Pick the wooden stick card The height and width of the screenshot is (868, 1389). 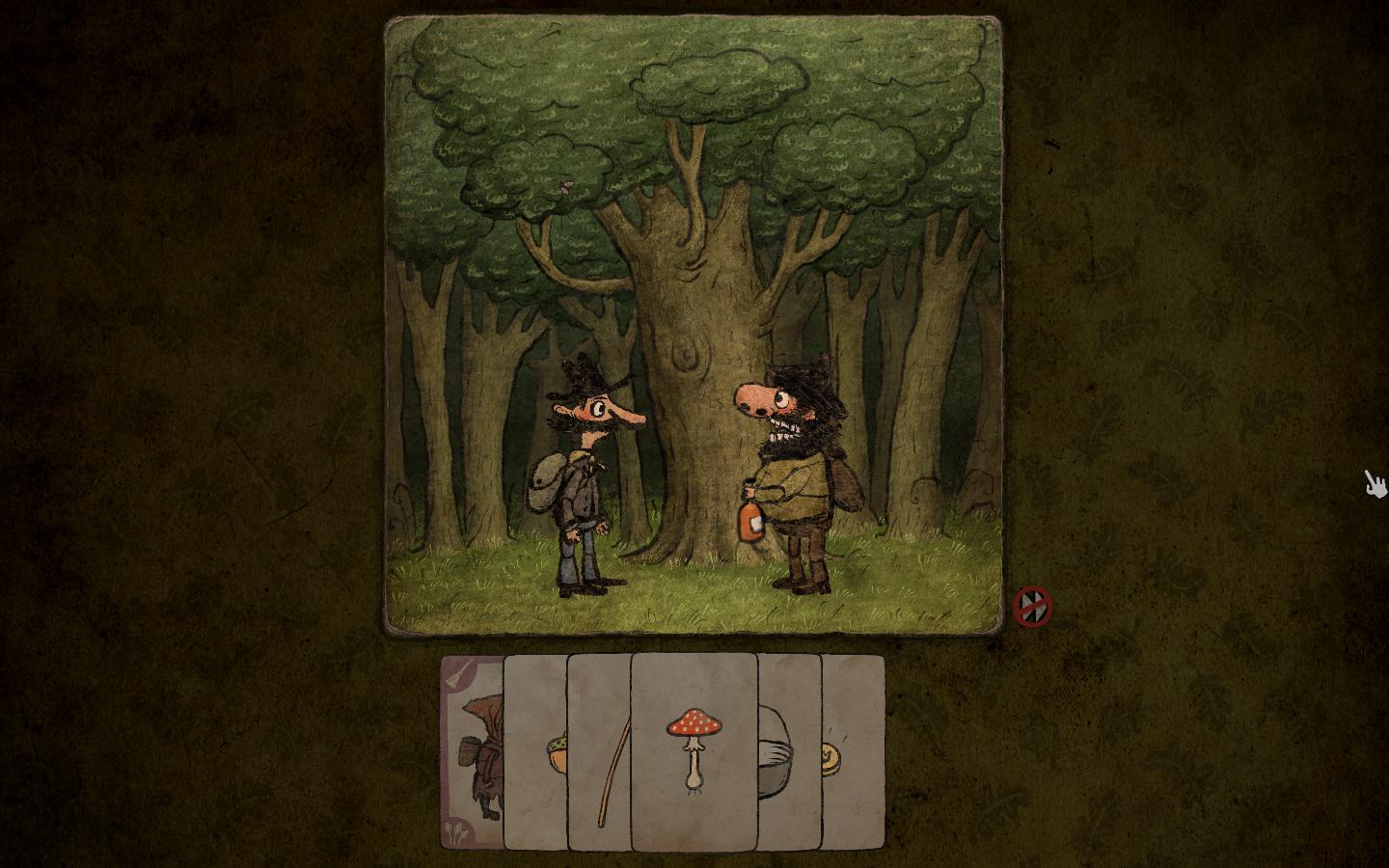[600, 752]
